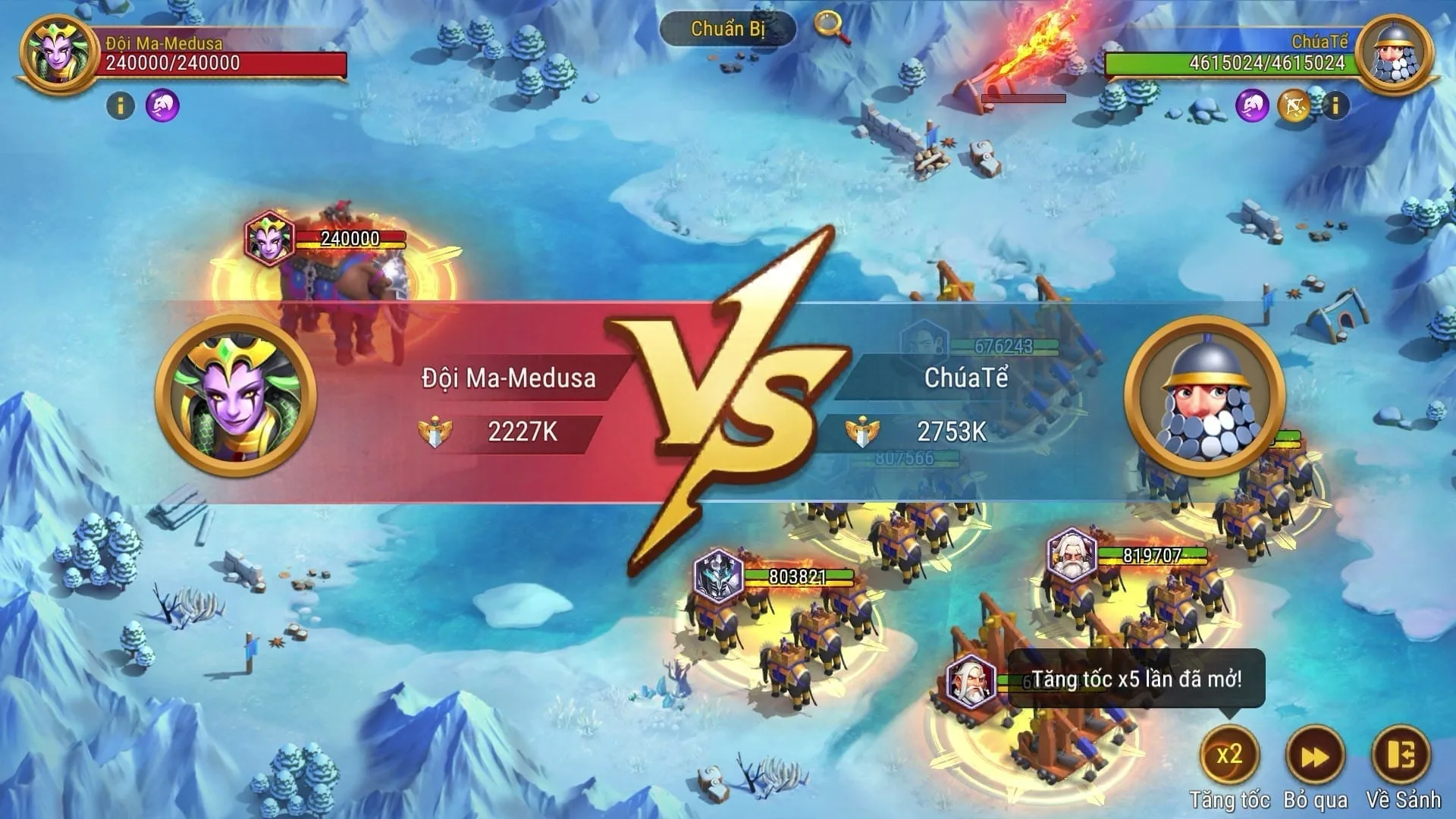Open ChúaTể helmeted portrait in top-right HUD

pyautogui.click(x=1394, y=54)
